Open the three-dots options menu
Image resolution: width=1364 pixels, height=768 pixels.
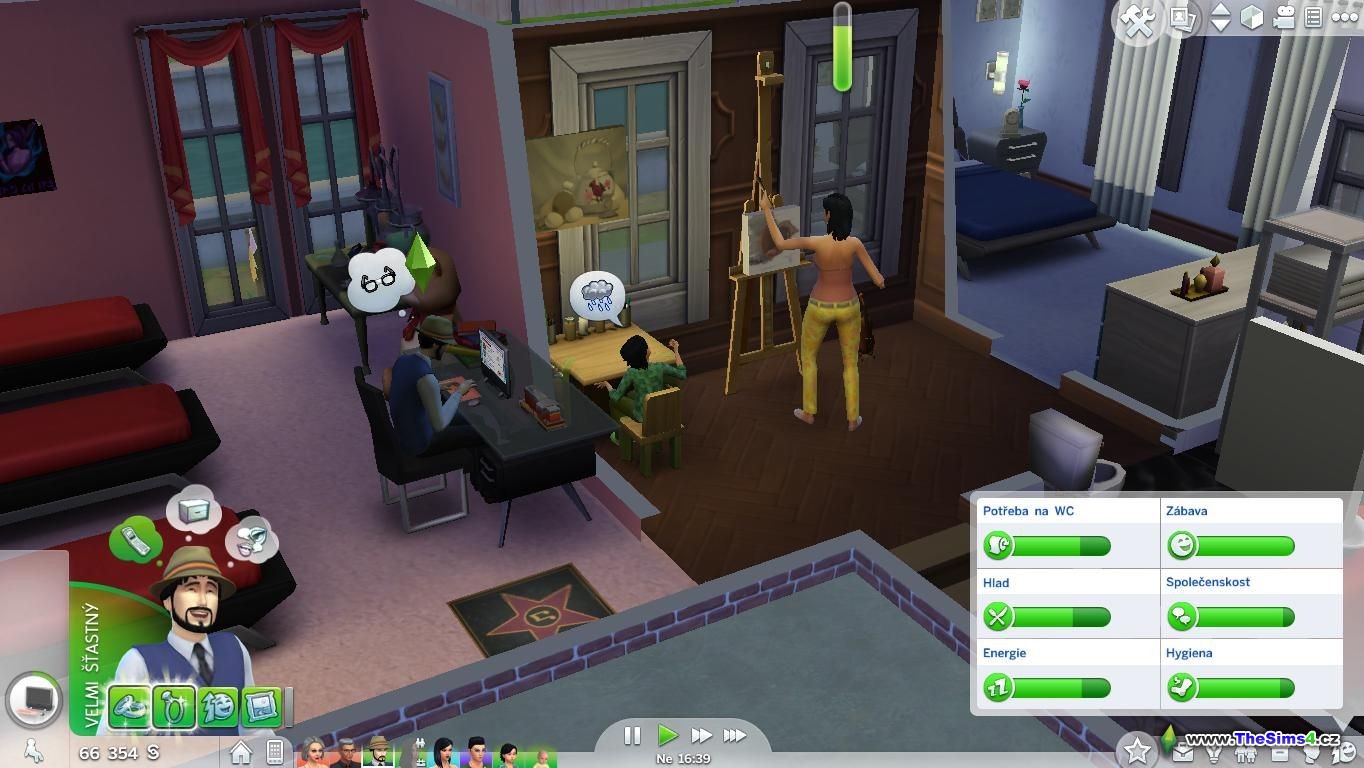(1344, 18)
